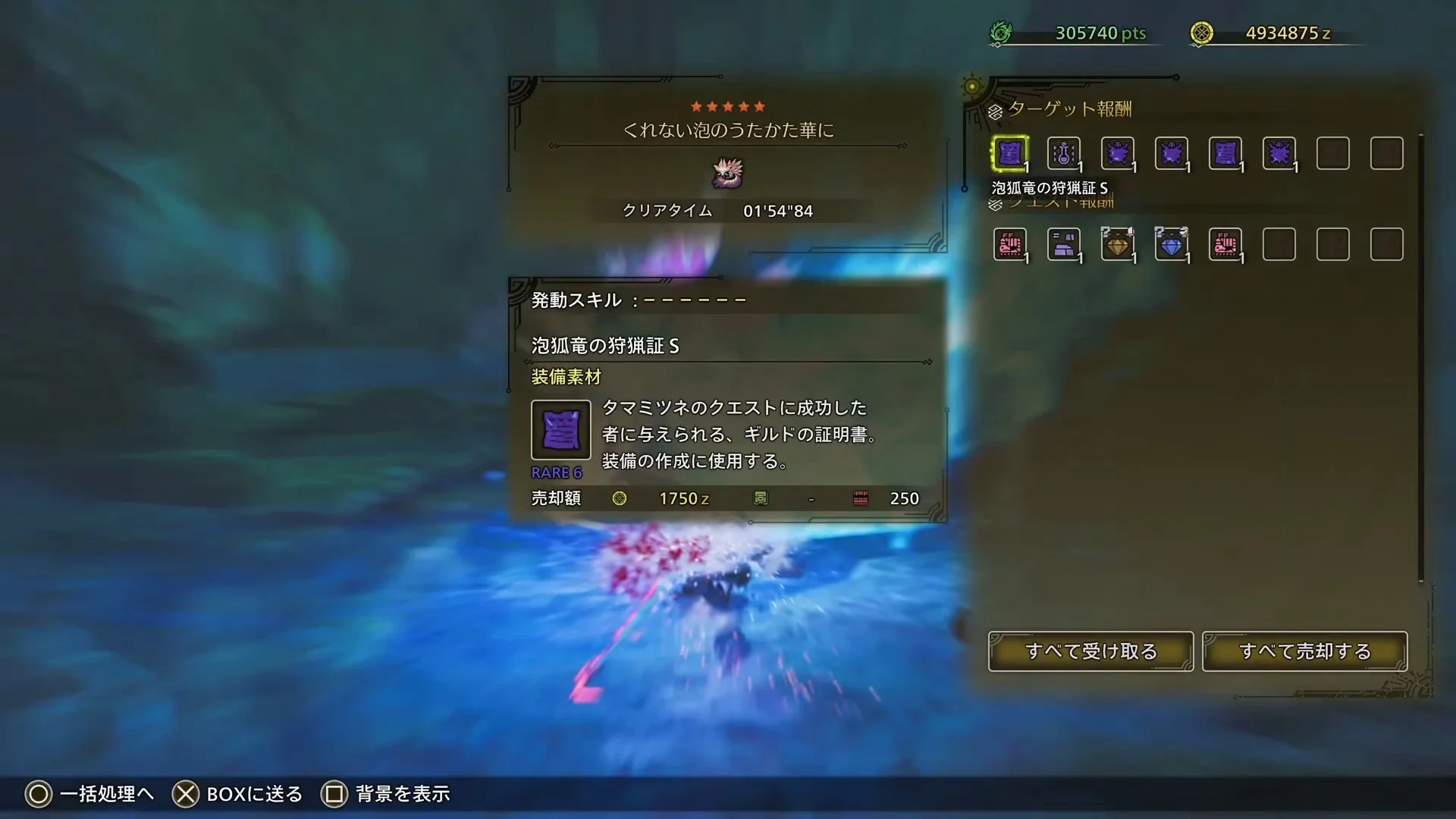This screenshot has width=1456, height=819.
Task: Select the purple monster hide reward icon
Action: click(1118, 152)
